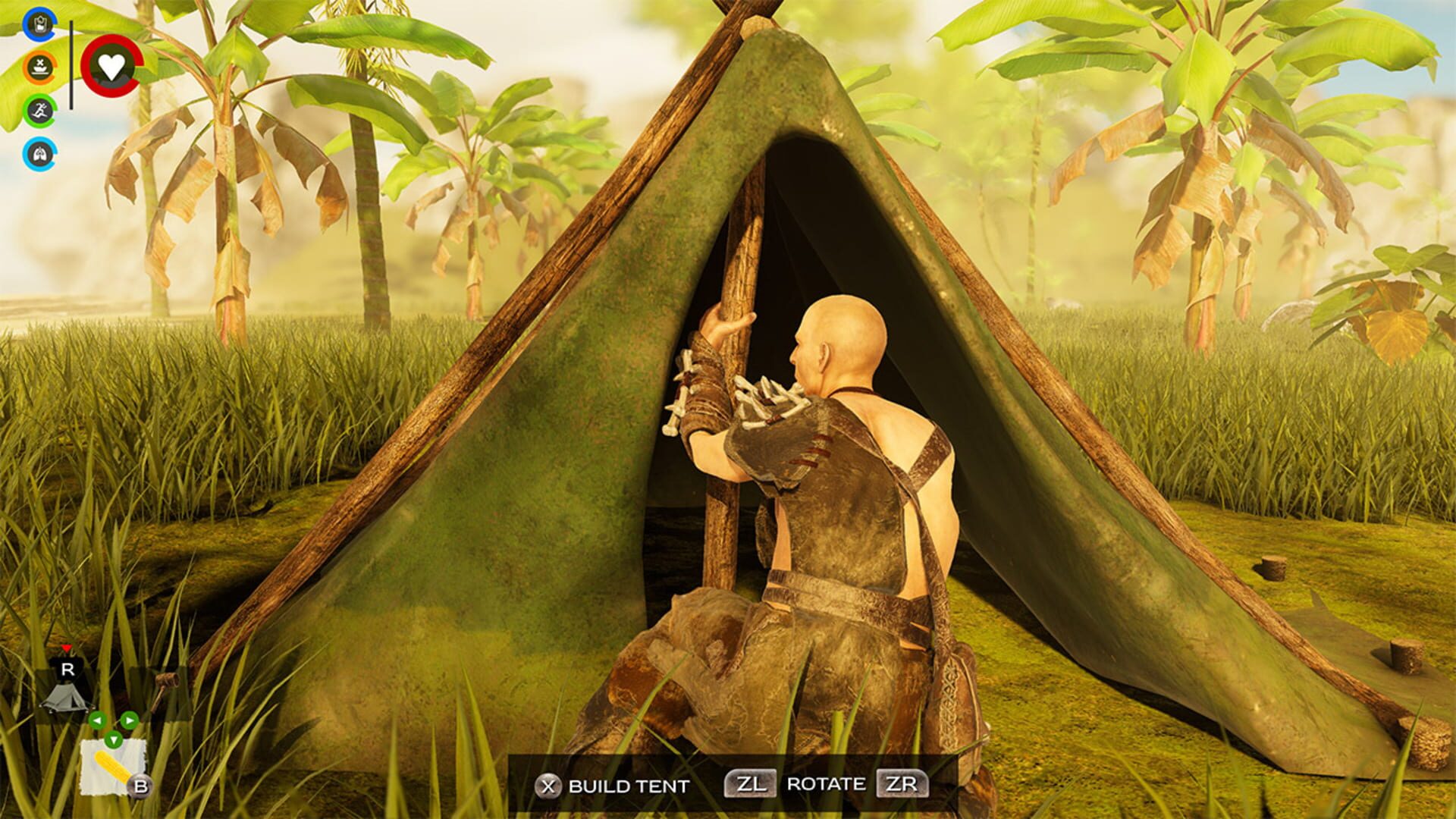Click the vertical gauge bar beside the heart

coord(71,66)
